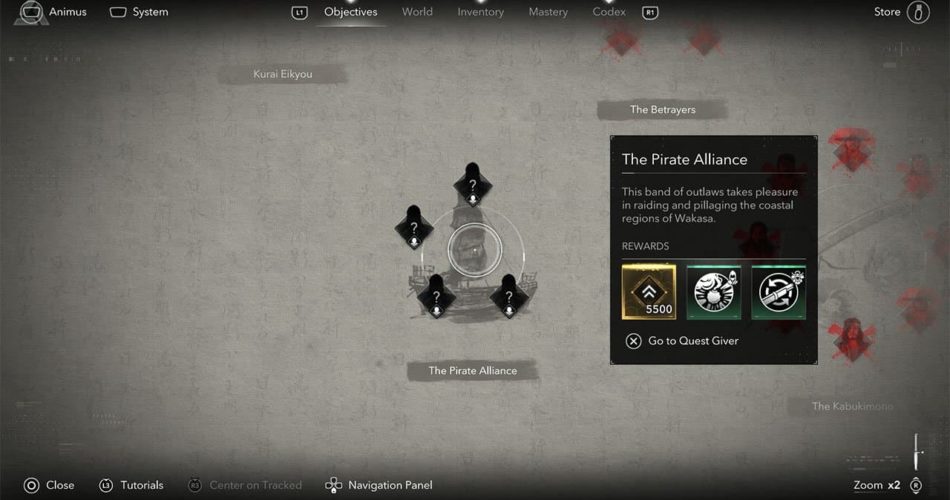Open the System menu
This screenshot has height=500, width=950.
139,13
